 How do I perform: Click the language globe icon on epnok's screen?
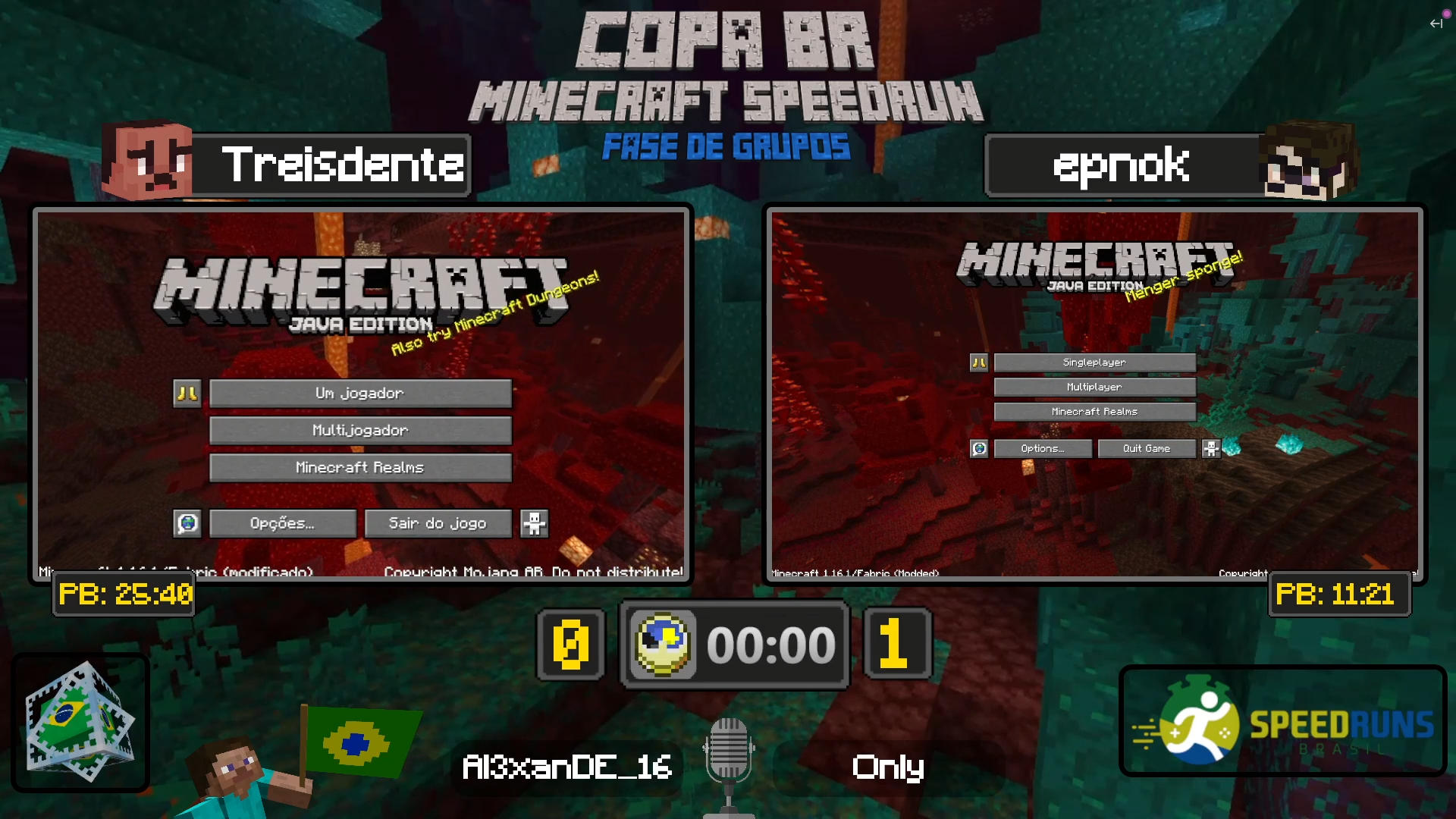978,448
